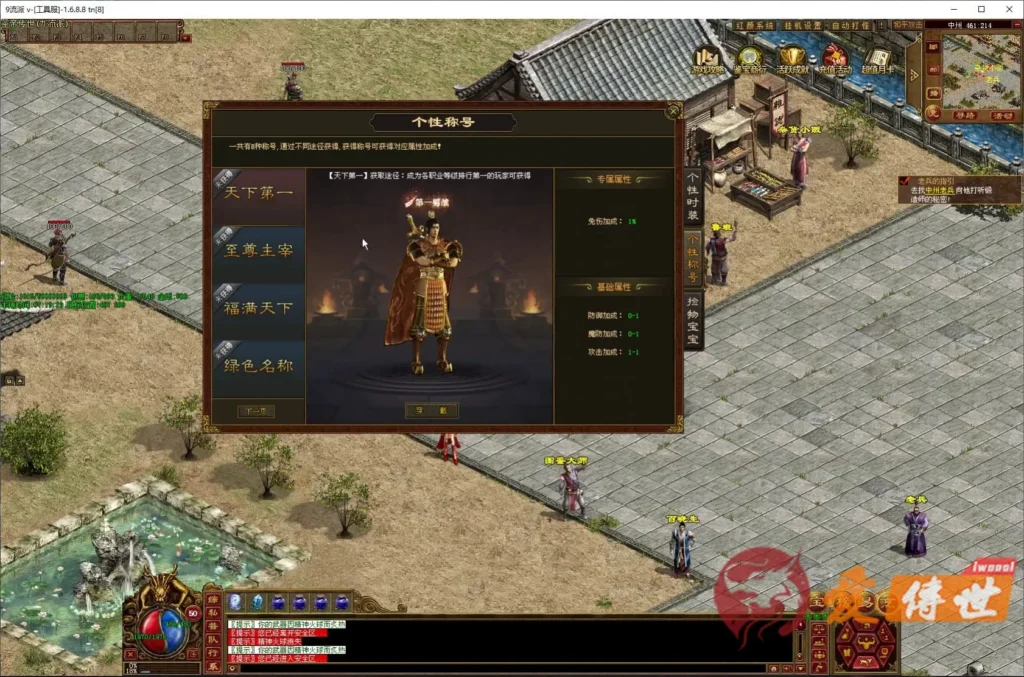Open 挂机设置 auto-play settings
Image resolution: width=1024 pixels, height=677 pixels.
[800, 25]
